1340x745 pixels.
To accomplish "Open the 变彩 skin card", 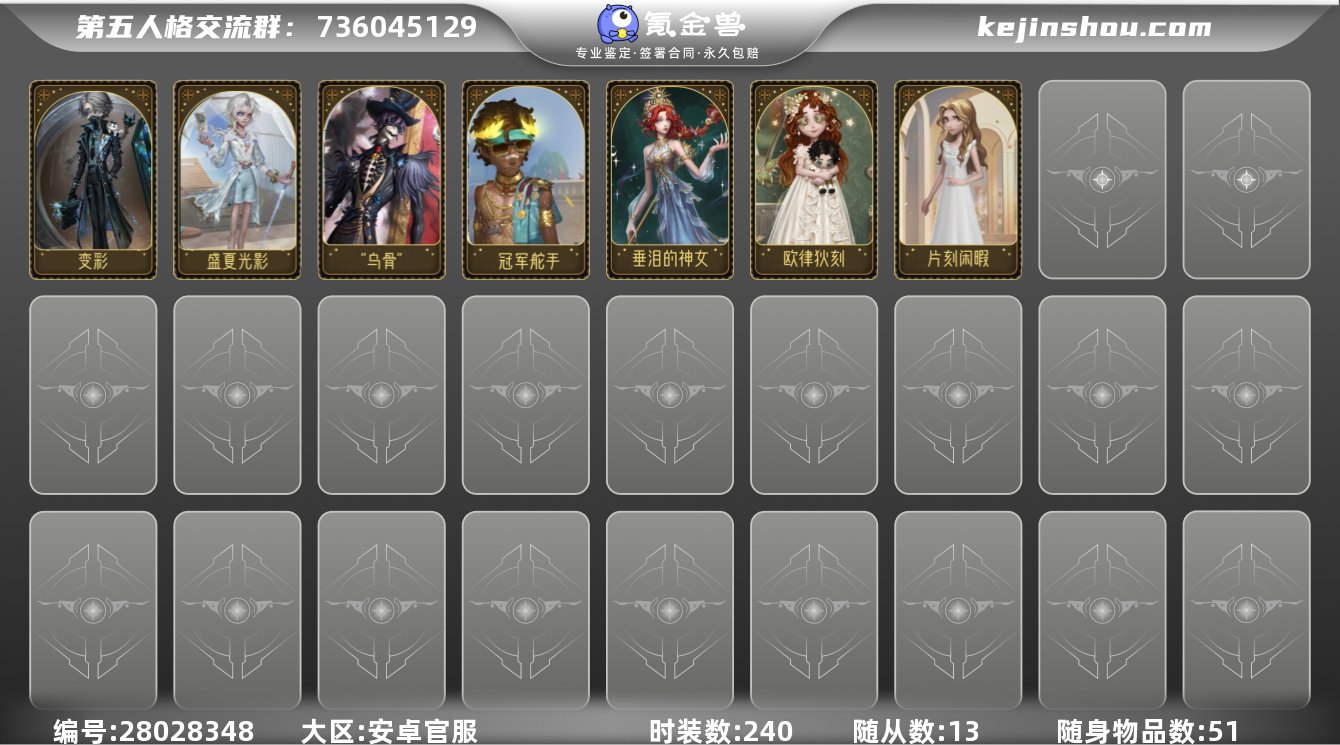I will click(x=95, y=178).
